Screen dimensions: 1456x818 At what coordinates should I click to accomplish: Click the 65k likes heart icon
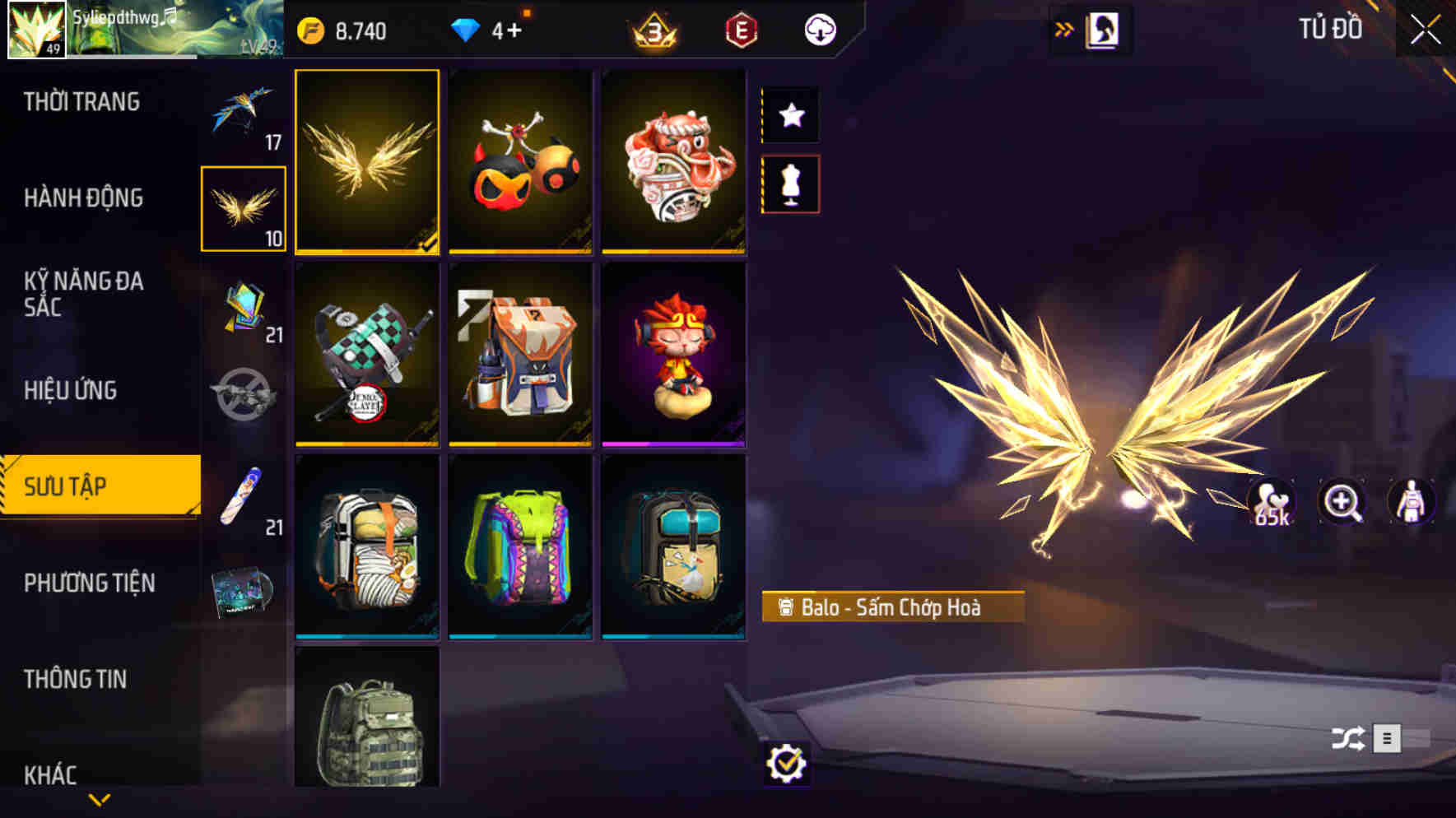(x=1272, y=500)
